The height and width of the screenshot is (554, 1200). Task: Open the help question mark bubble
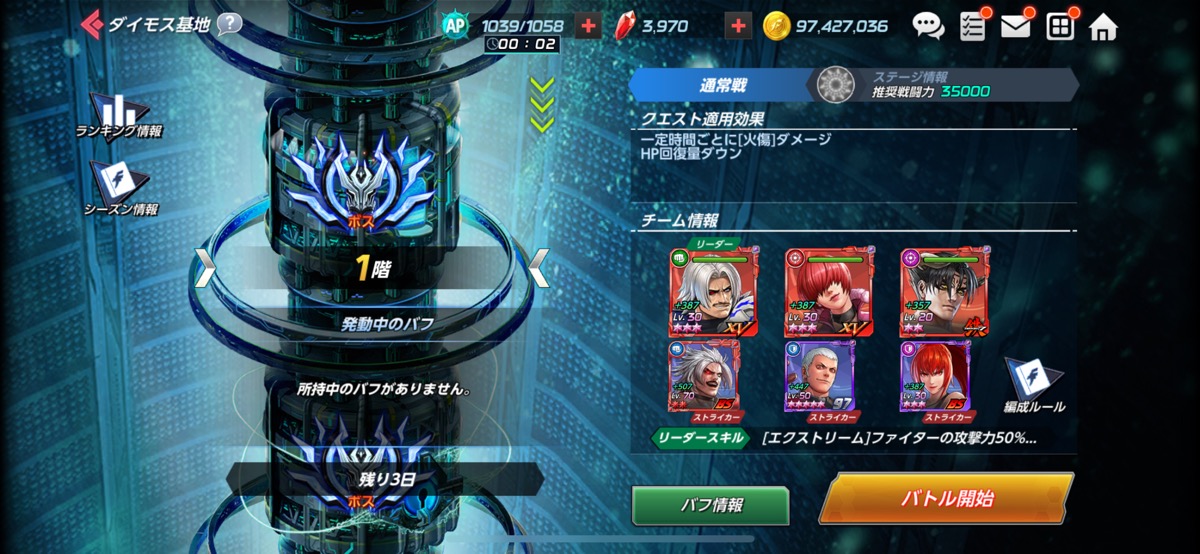(x=229, y=24)
